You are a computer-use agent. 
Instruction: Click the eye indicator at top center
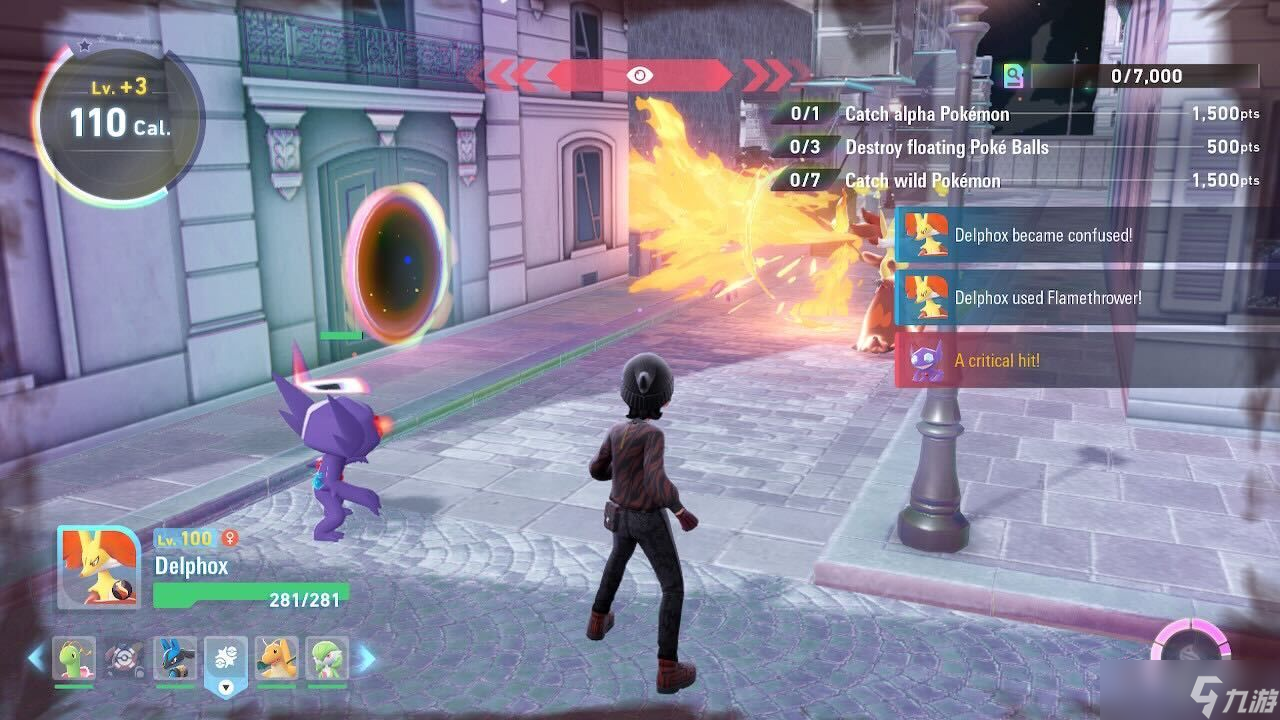[639, 75]
